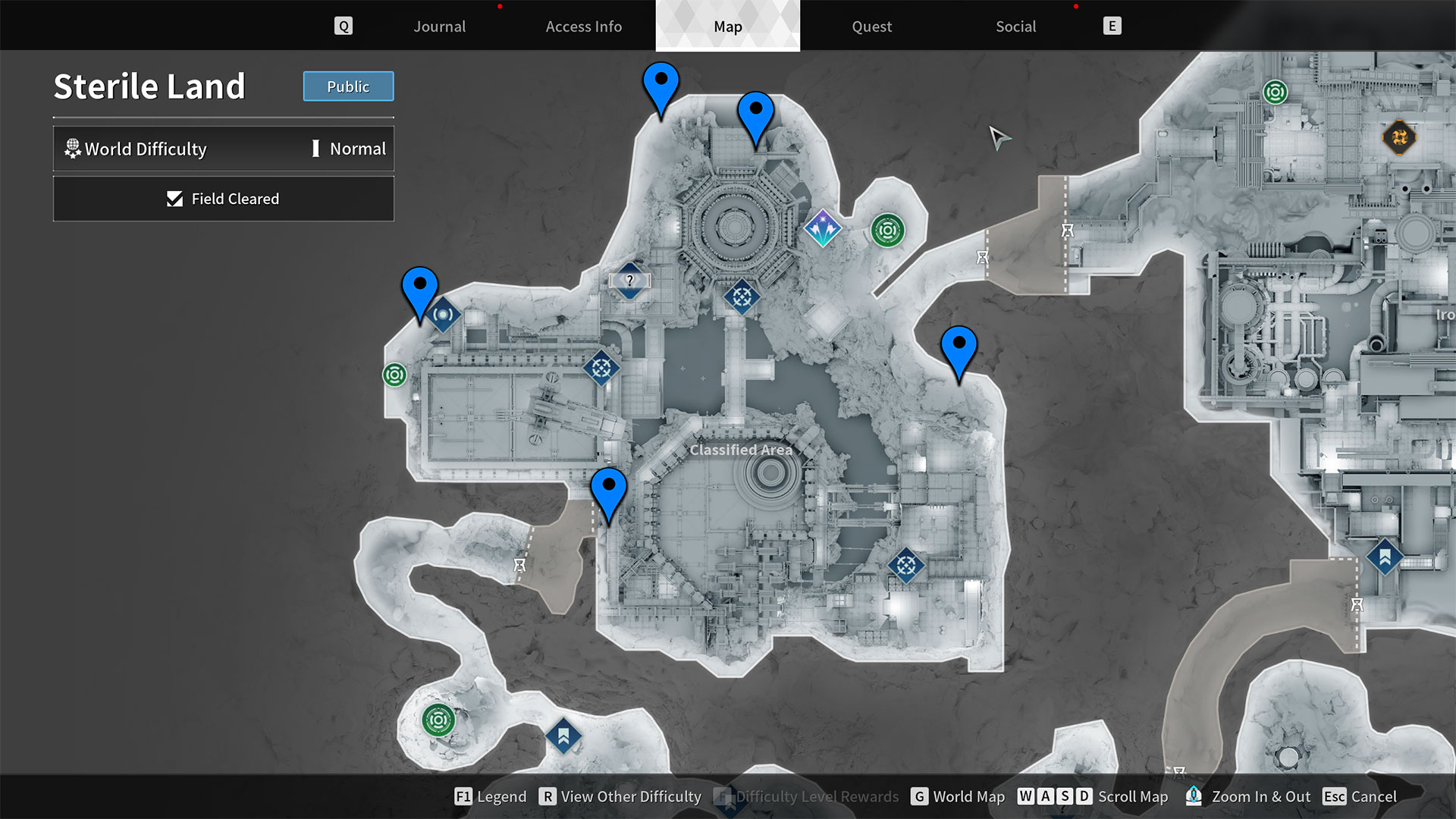Click the Public mode button

[348, 86]
